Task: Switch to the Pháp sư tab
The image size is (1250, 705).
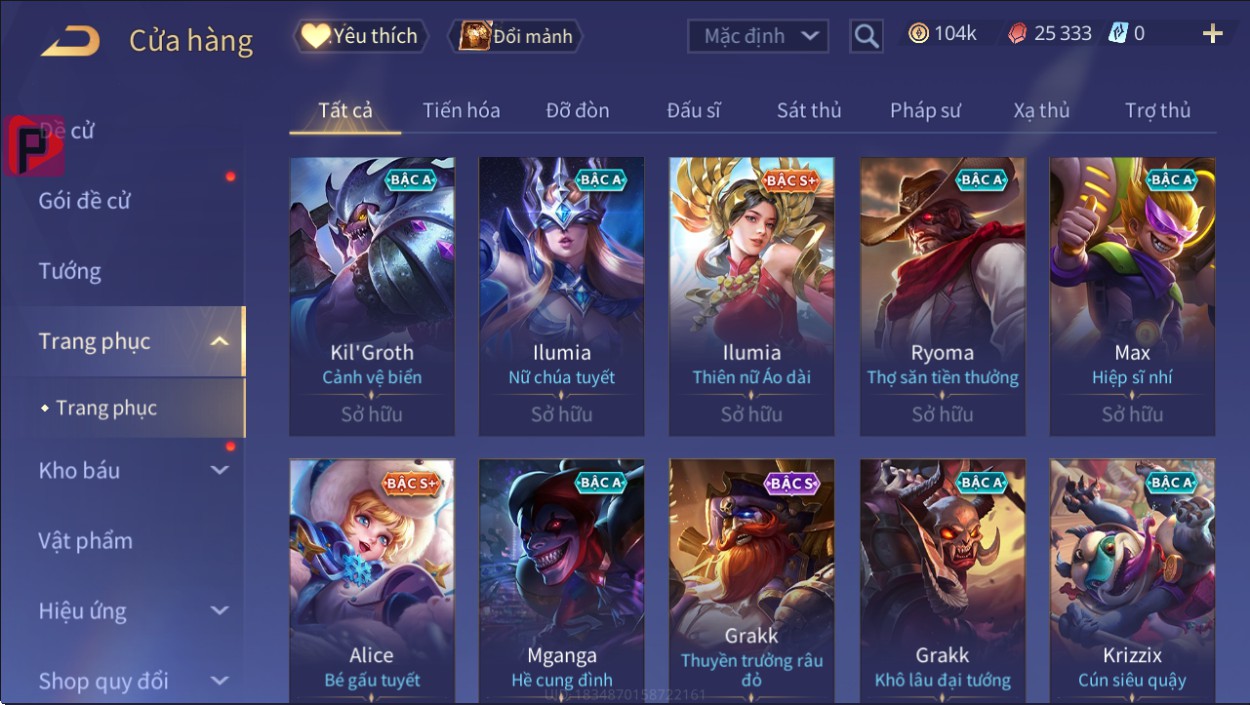Action: pyautogui.click(x=925, y=110)
